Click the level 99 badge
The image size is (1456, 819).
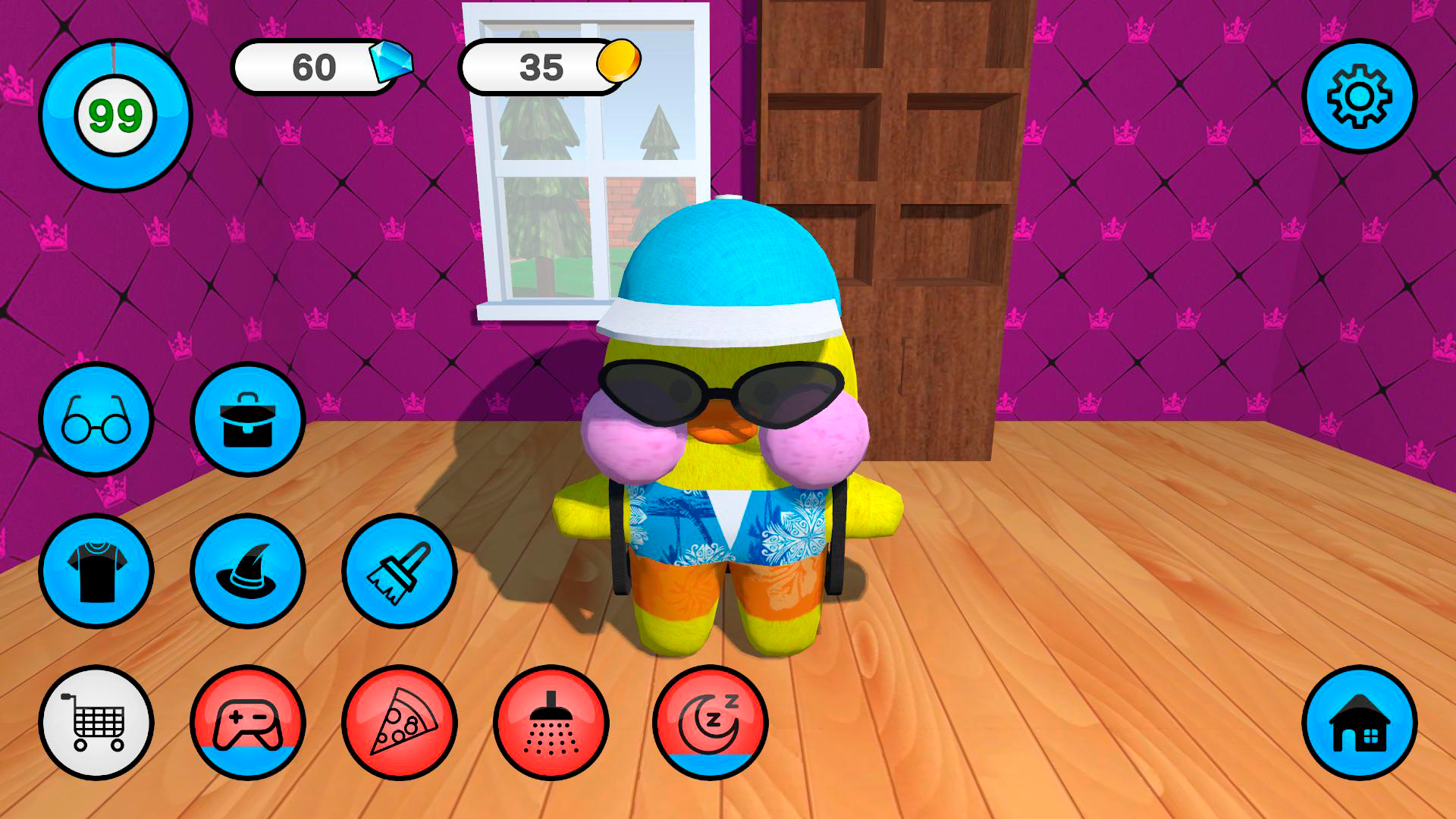(x=118, y=114)
